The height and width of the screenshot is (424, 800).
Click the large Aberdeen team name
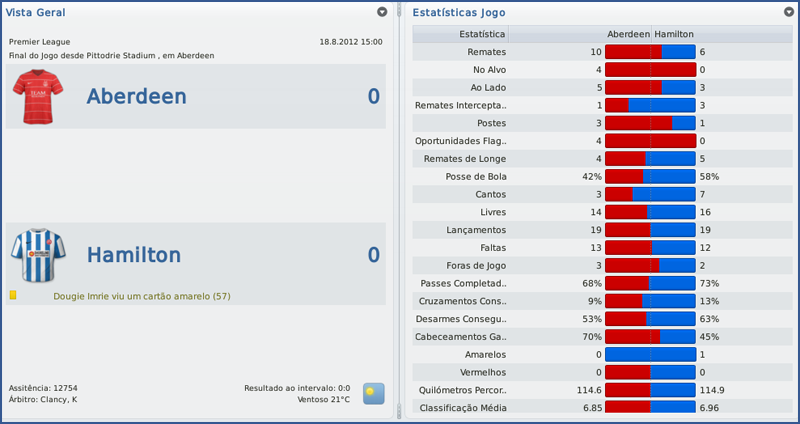(148, 96)
